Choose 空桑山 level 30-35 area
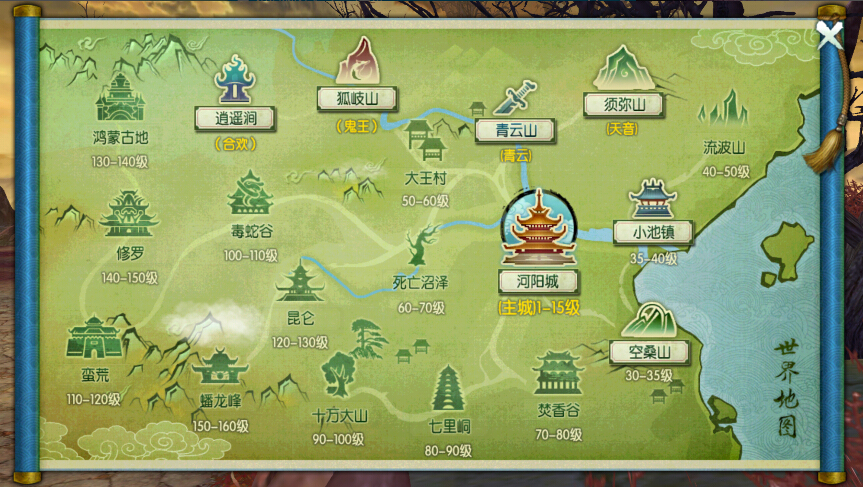Image resolution: width=863 pixels, height=487 pixels. point(649,351)
